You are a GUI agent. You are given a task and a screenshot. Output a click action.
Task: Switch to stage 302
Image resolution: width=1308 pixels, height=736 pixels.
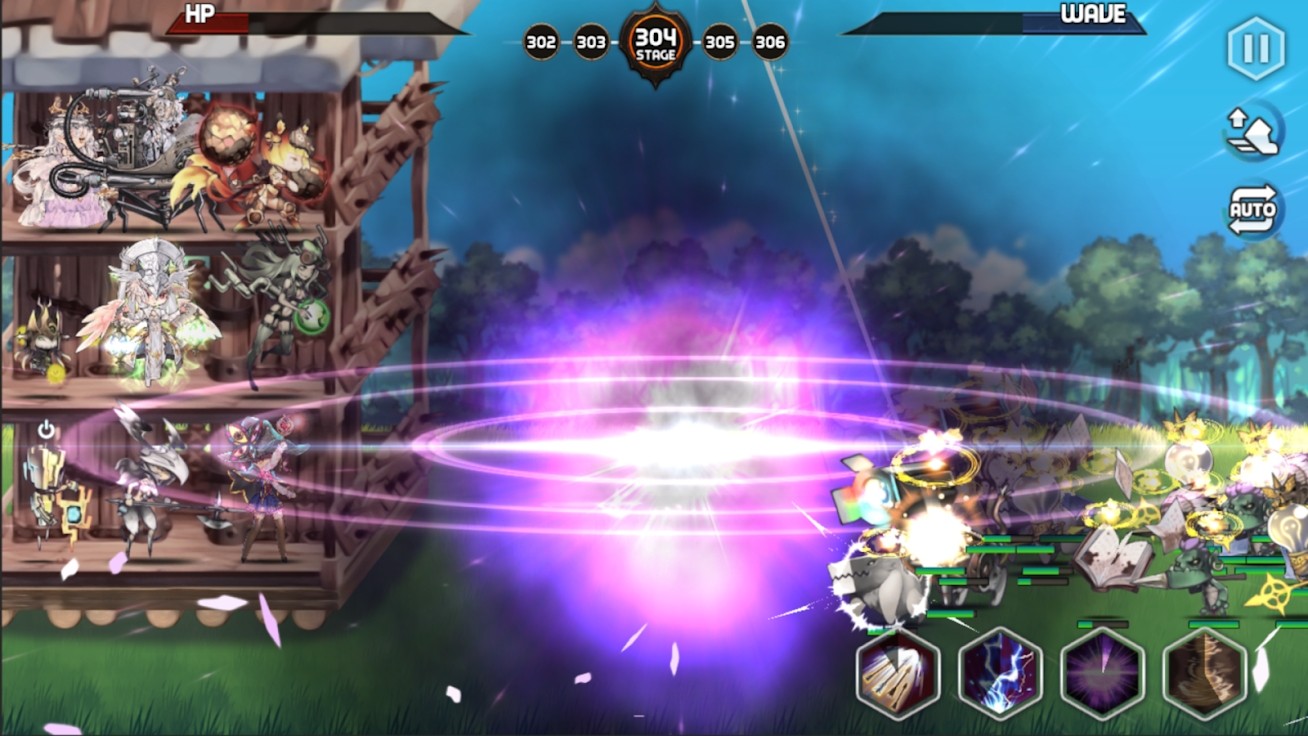pos(540,43)
